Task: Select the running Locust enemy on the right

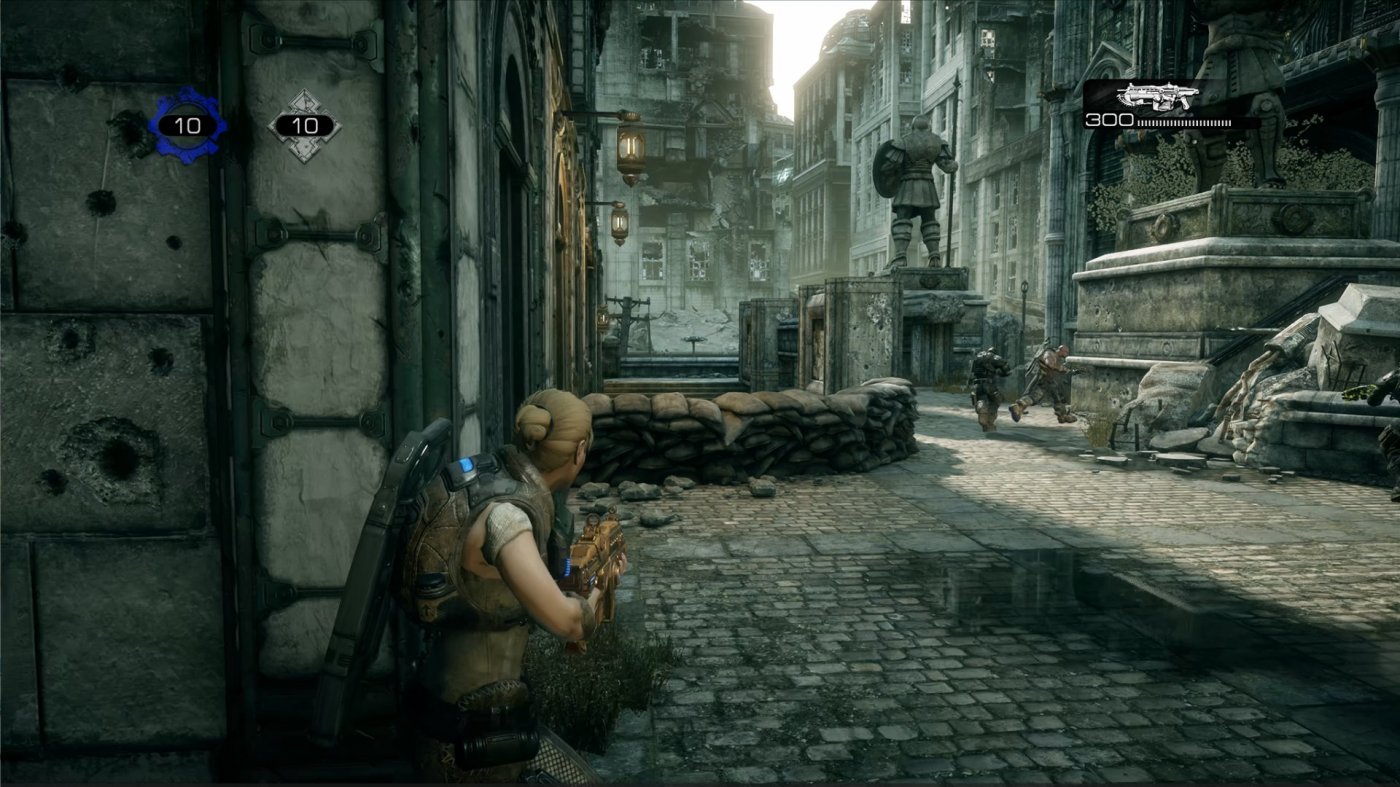Action: click(x=1050, y=380)
